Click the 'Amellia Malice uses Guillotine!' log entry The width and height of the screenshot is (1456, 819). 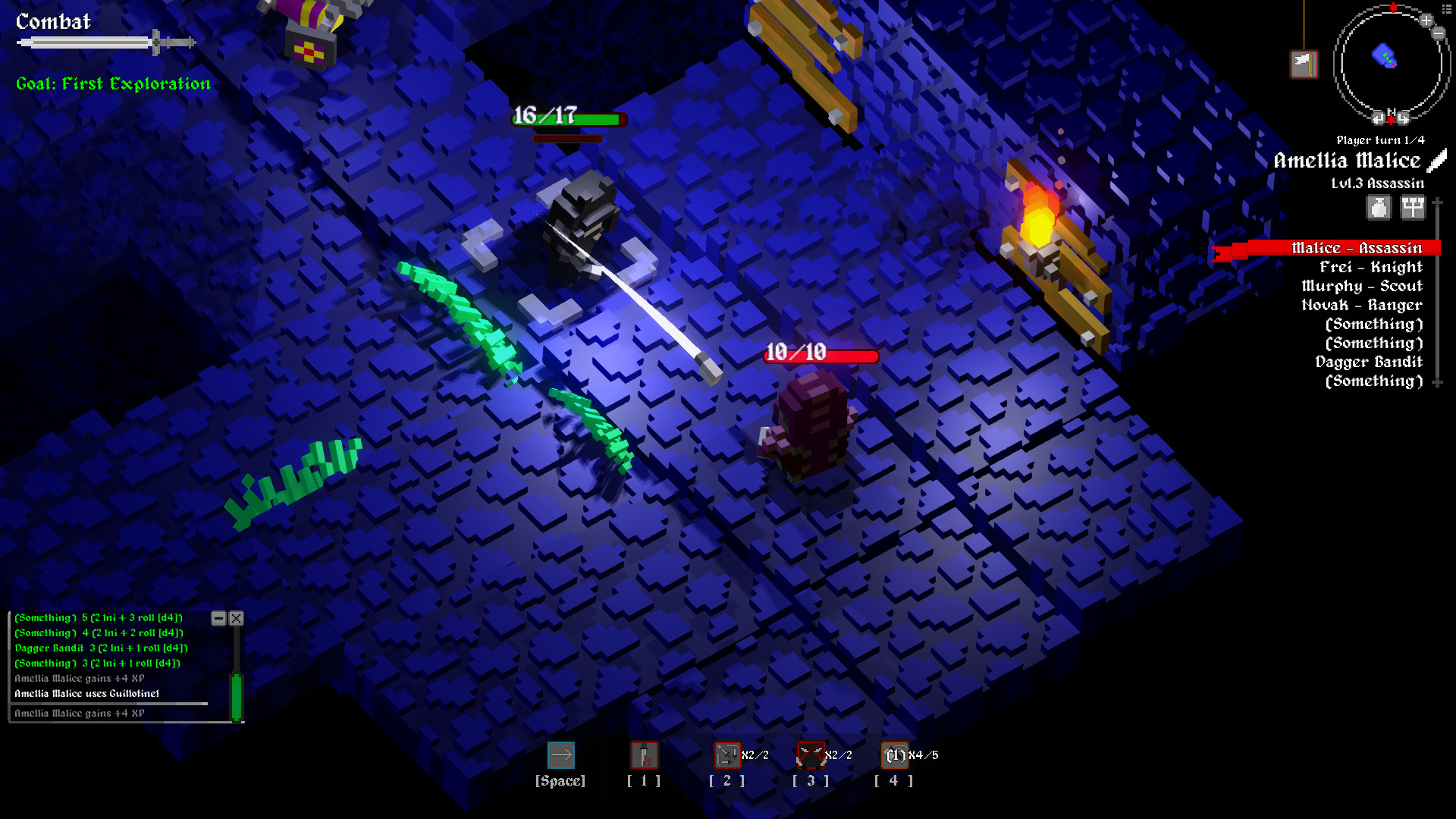(87, 693)
